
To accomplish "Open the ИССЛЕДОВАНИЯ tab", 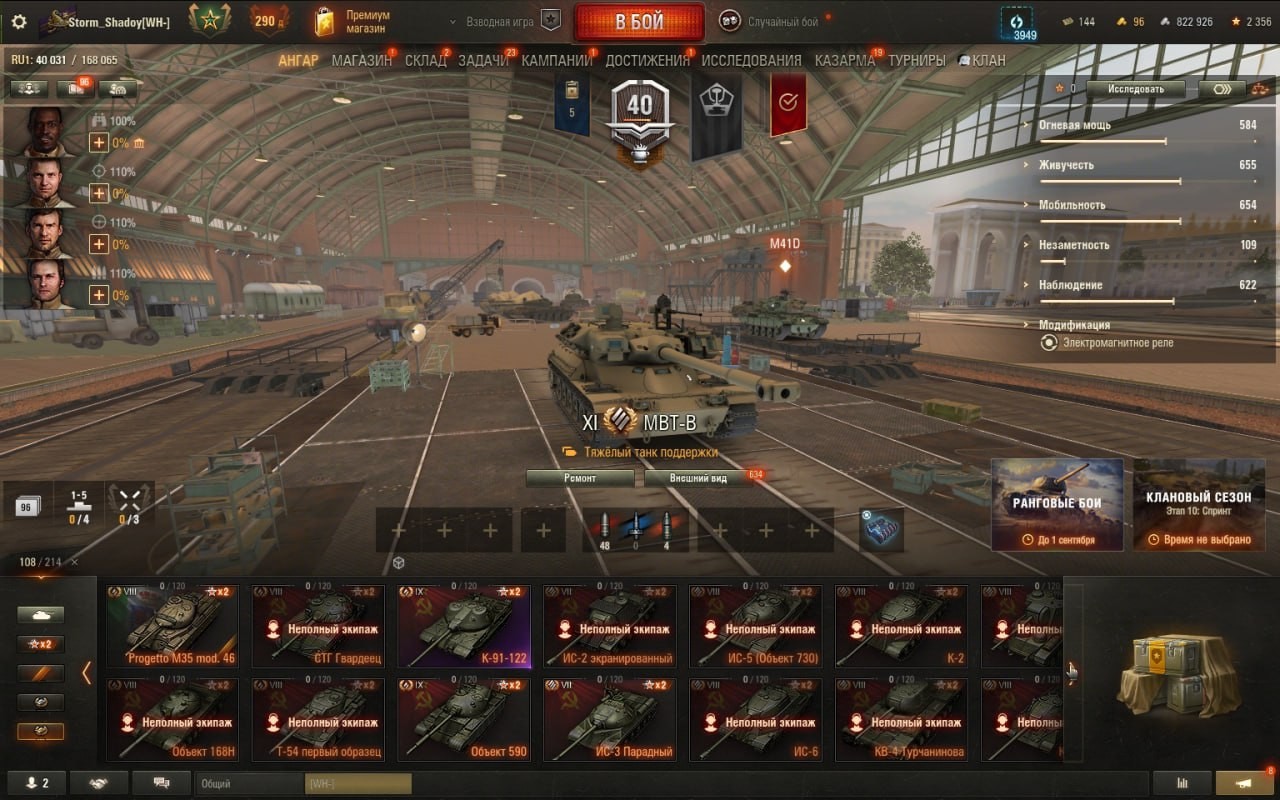I will (x=751, y=60).
